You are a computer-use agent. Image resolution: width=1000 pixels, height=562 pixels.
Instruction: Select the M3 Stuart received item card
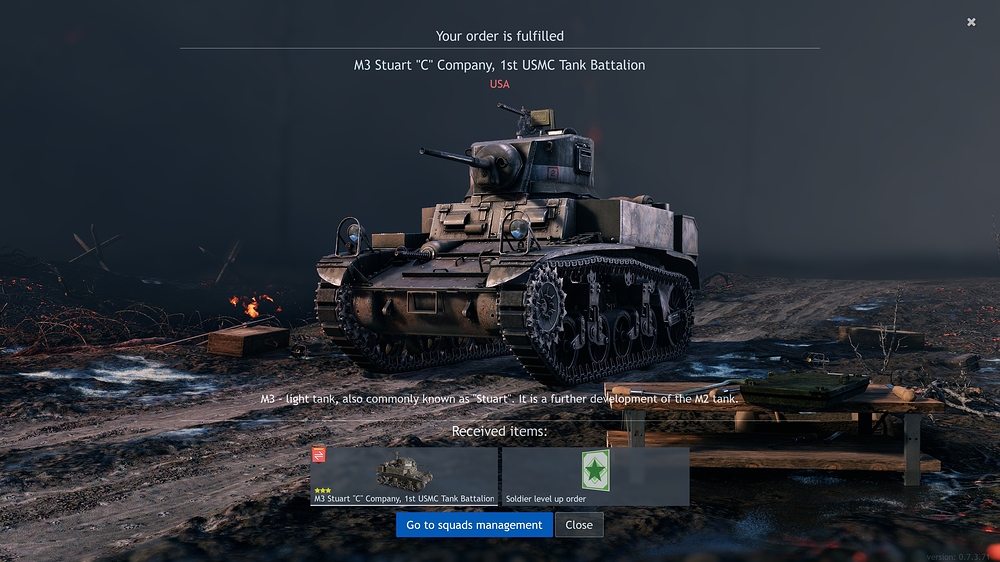click(404, 476)
